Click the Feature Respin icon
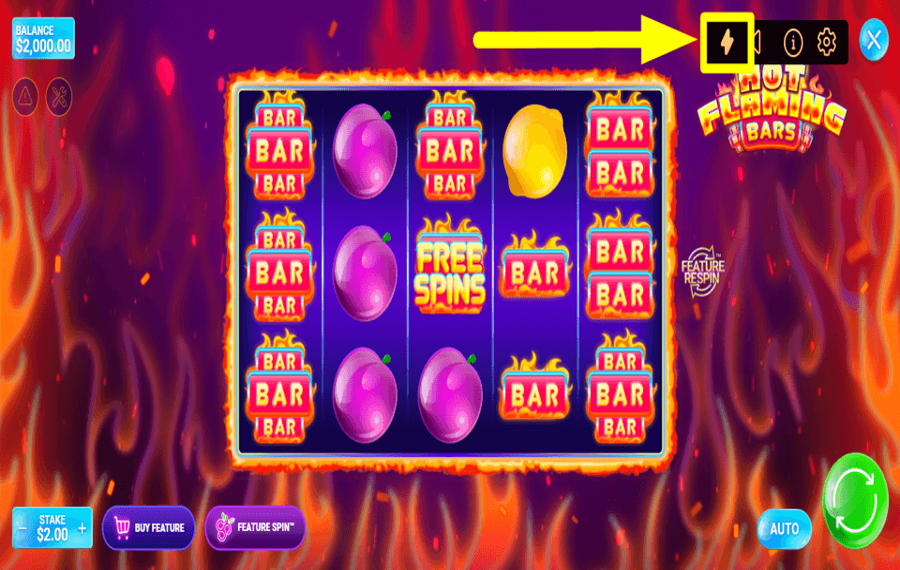 point(701,269)
